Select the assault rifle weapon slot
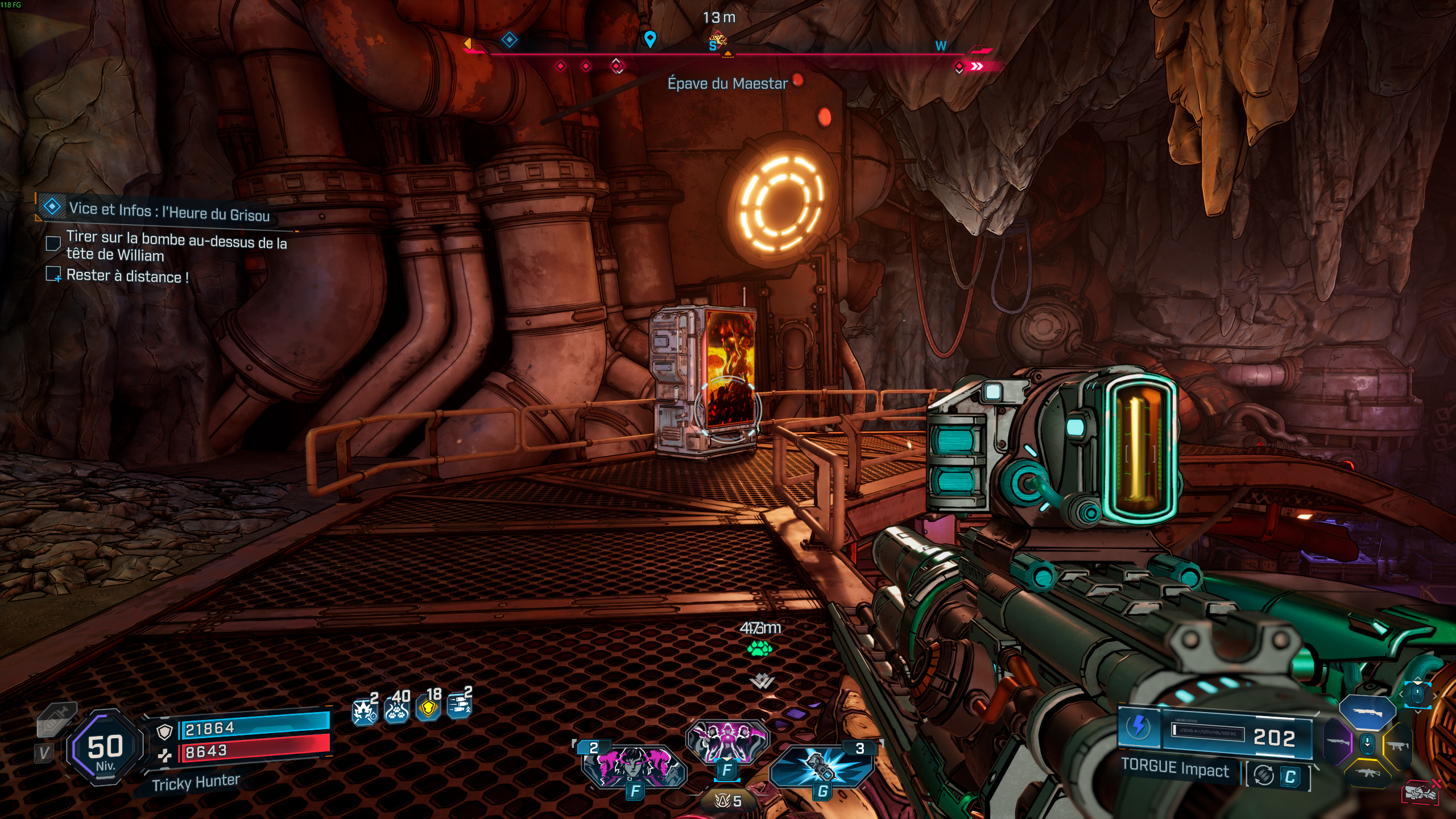Viewport: 1456px width, 819px height. pyautogui.click(x=1367, y=772)
